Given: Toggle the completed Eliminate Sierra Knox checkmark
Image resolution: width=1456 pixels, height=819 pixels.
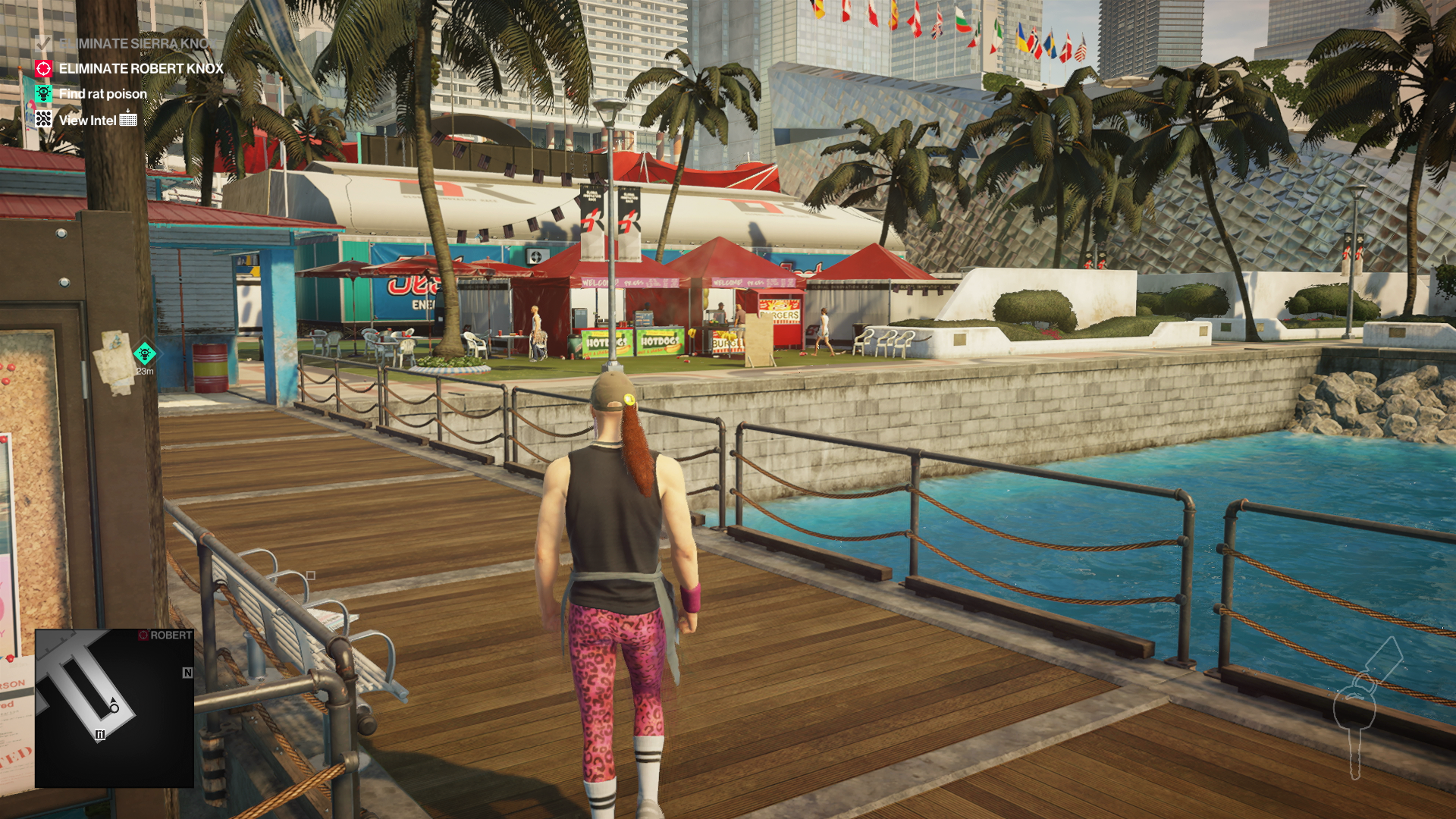Looking at the screenshot, I should [x=43, y=43].
